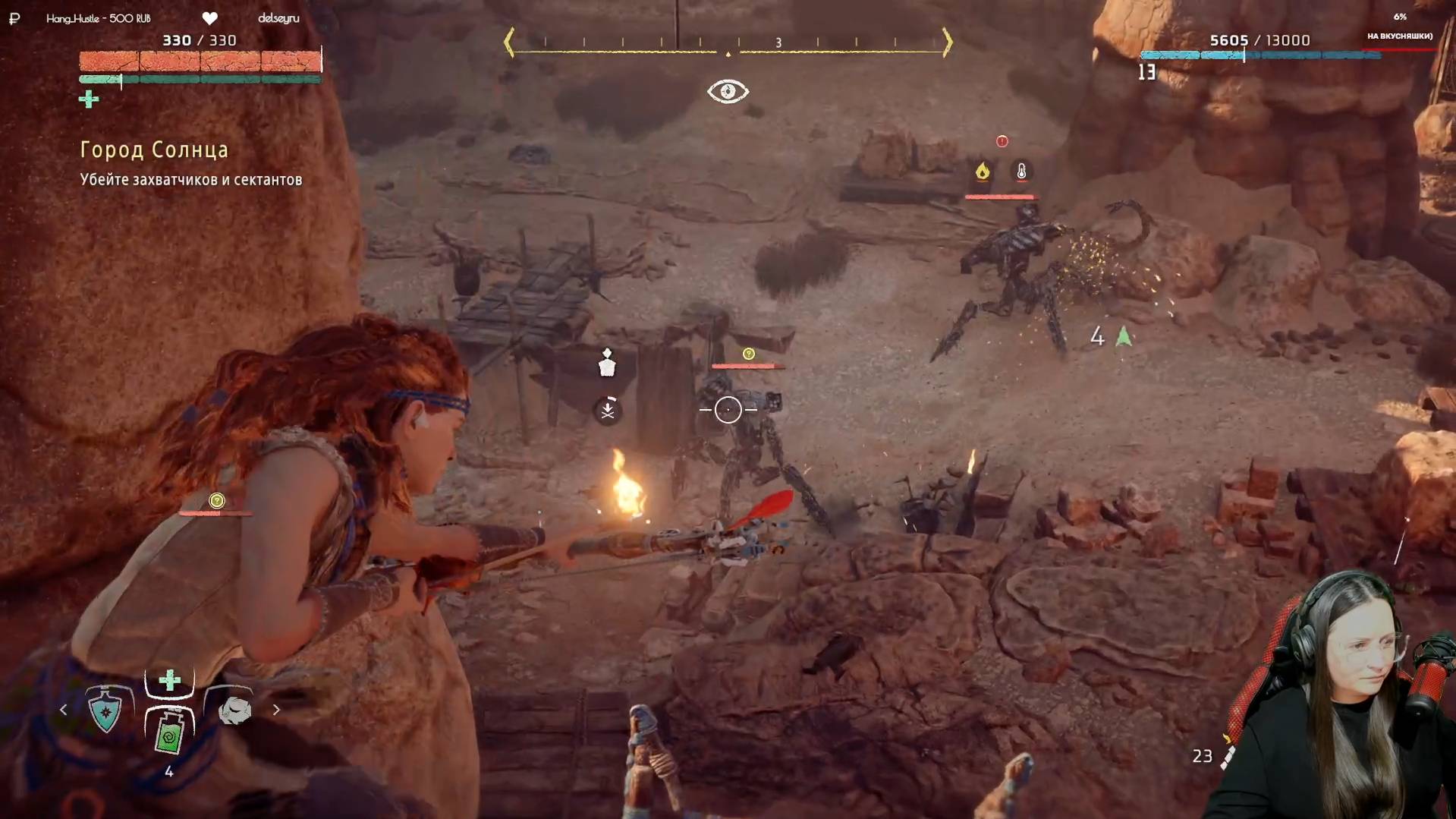Image resolution: width=1456 pixels, height=819 pixels.
Task: Click the compass bar at the top
Action: tap(728, 43)
